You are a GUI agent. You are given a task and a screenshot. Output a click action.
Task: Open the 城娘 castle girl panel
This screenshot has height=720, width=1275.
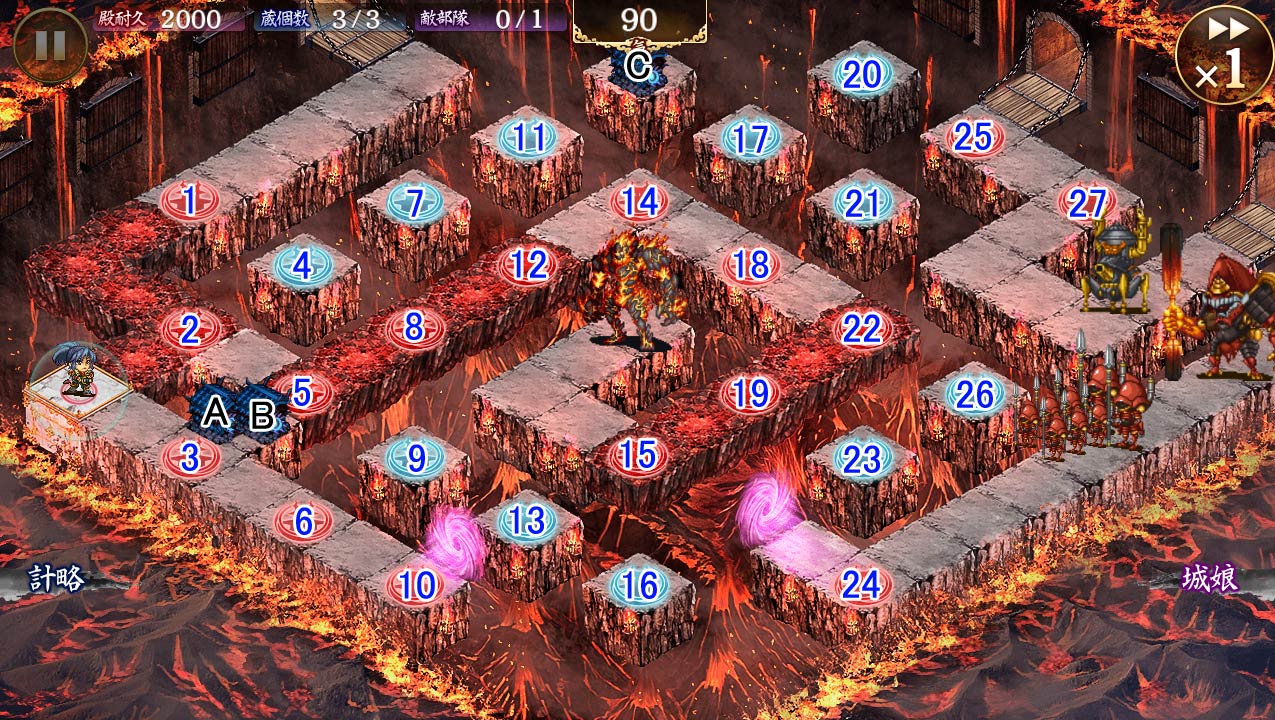click(1210, 578)
